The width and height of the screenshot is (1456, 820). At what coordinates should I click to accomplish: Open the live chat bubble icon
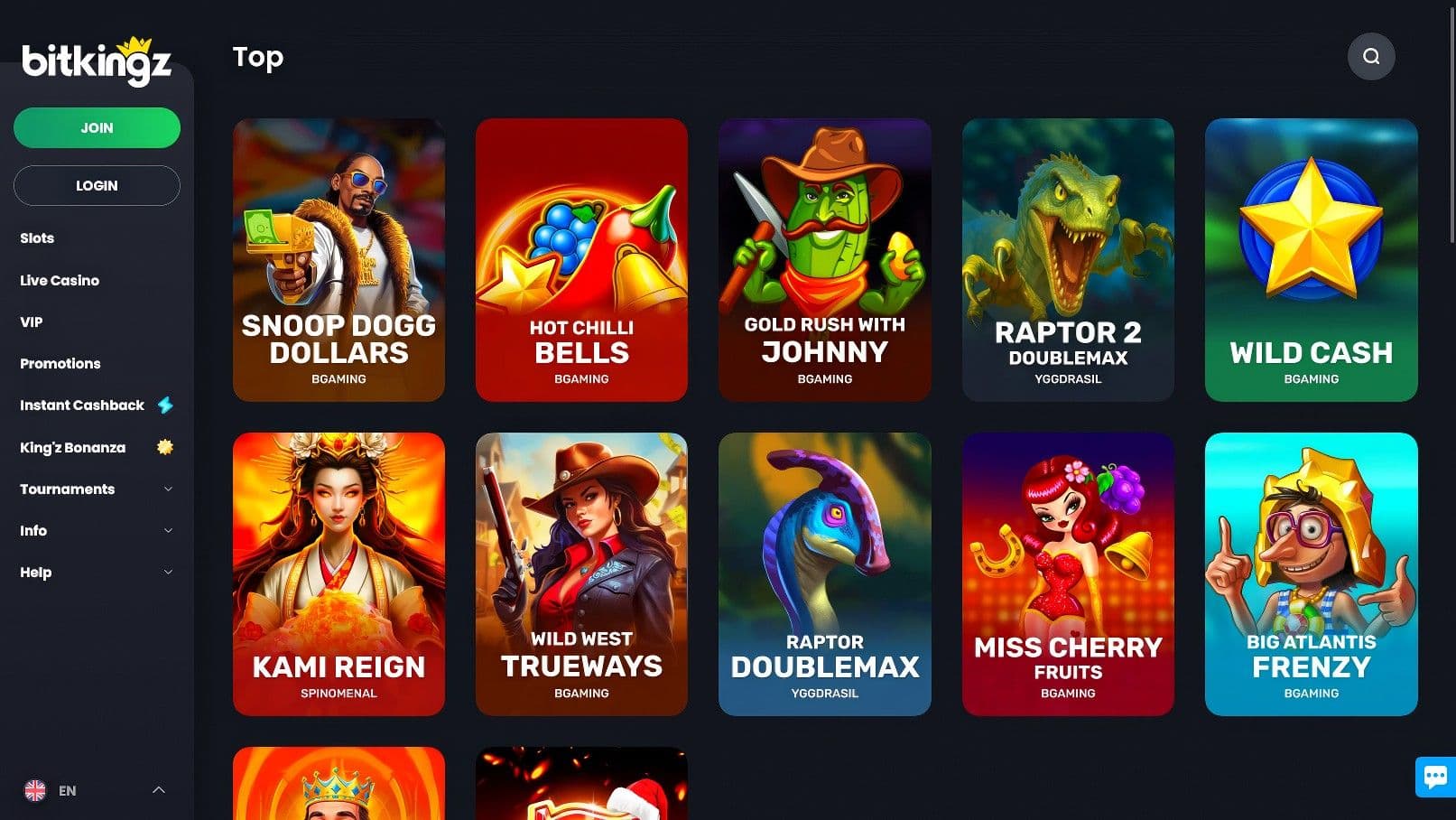coord(1434,777)
